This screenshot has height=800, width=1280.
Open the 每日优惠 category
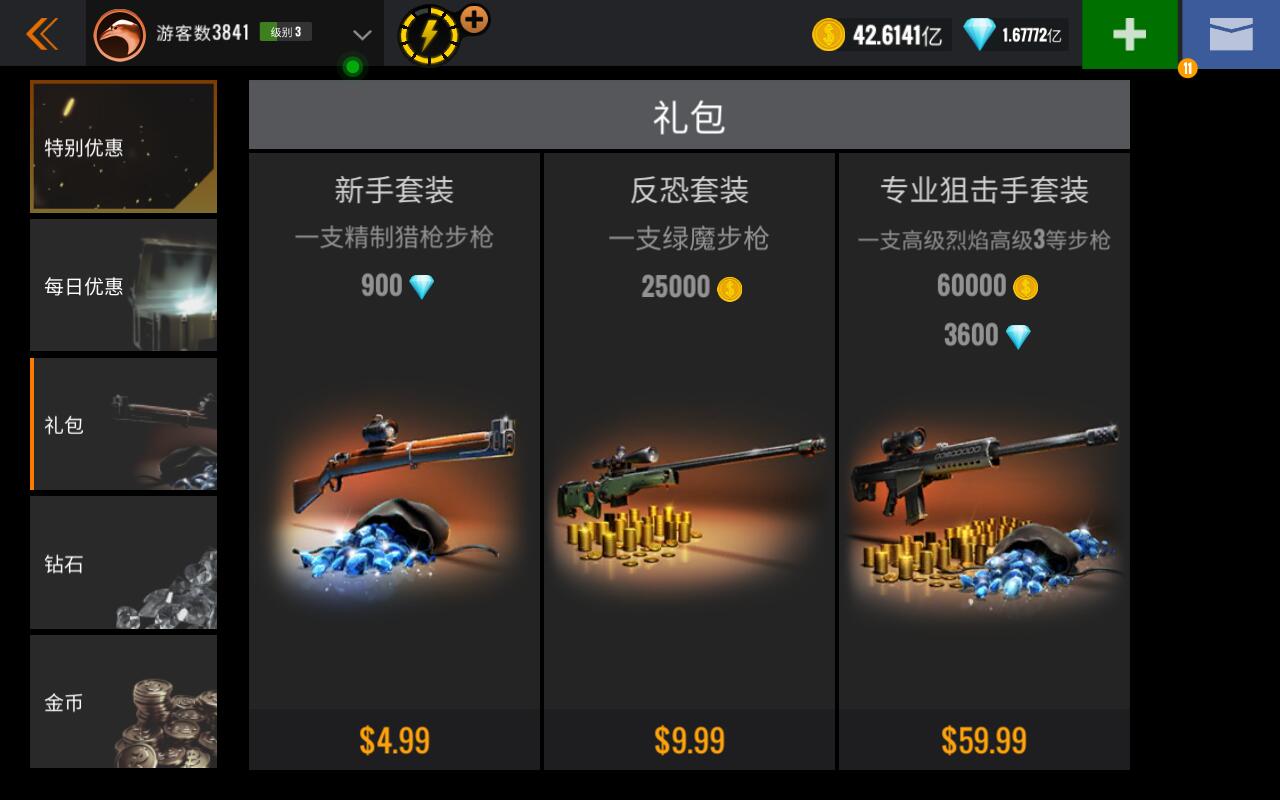pos(123,286)
